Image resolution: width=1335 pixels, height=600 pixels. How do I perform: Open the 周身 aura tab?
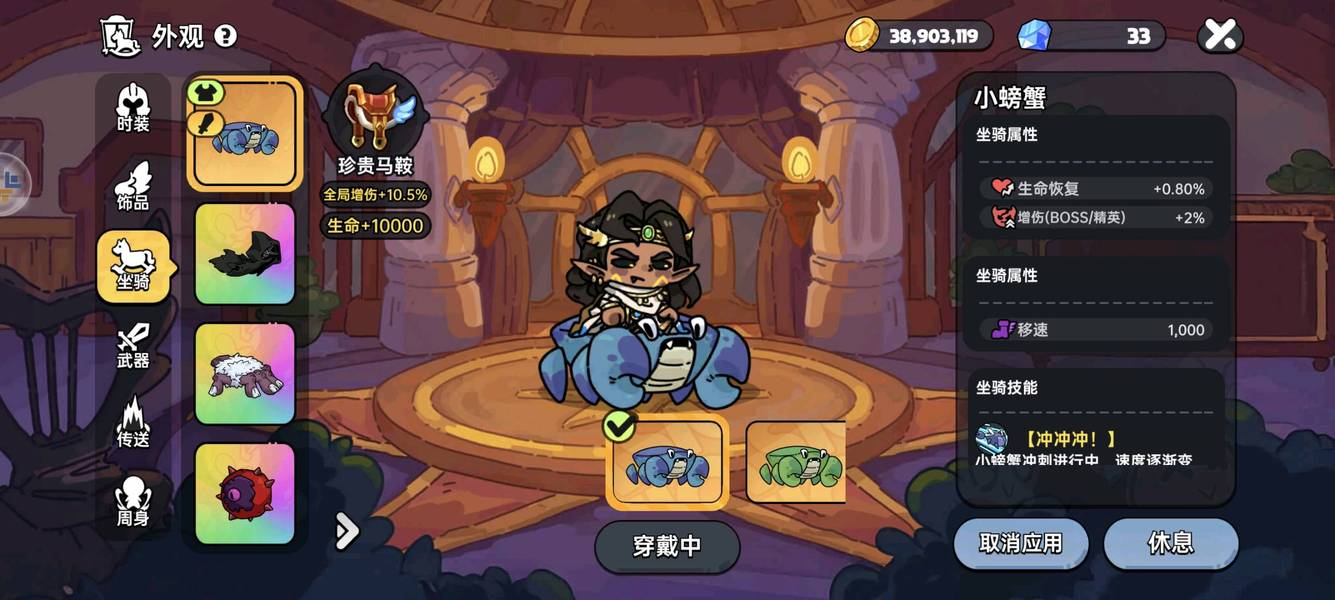click(x=133, y=503)
